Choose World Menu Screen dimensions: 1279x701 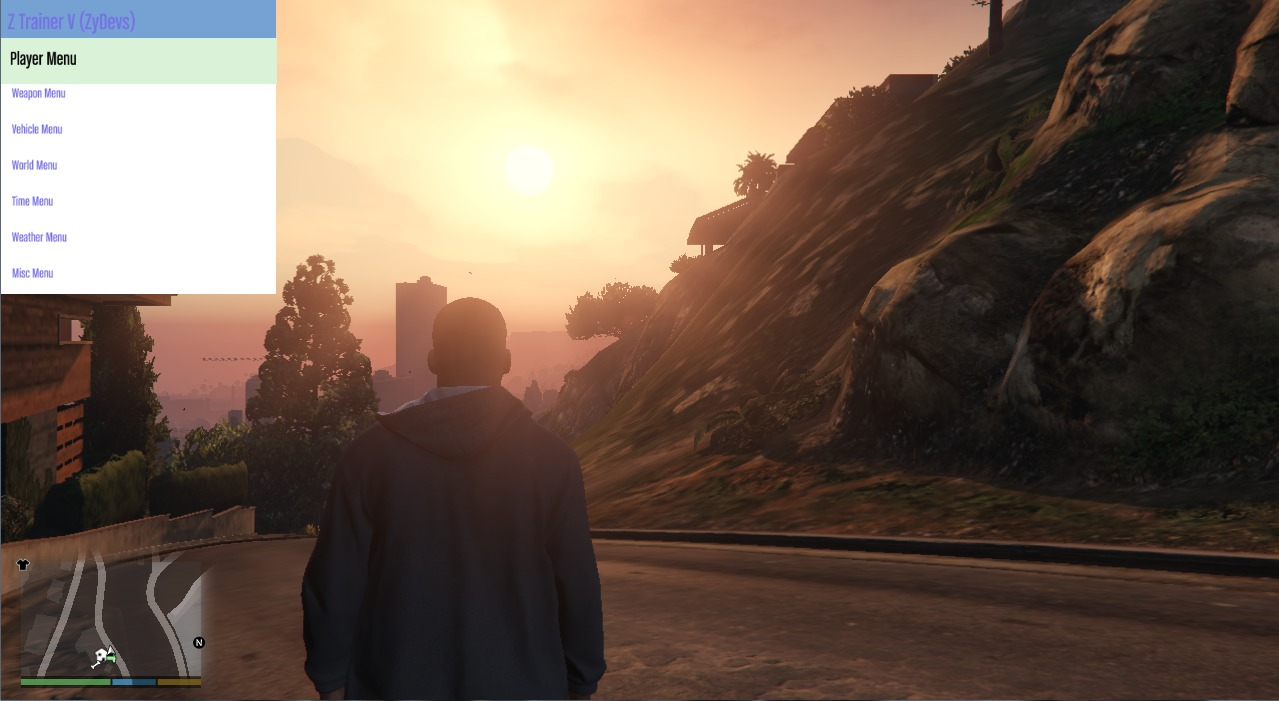tap(35, 166)
